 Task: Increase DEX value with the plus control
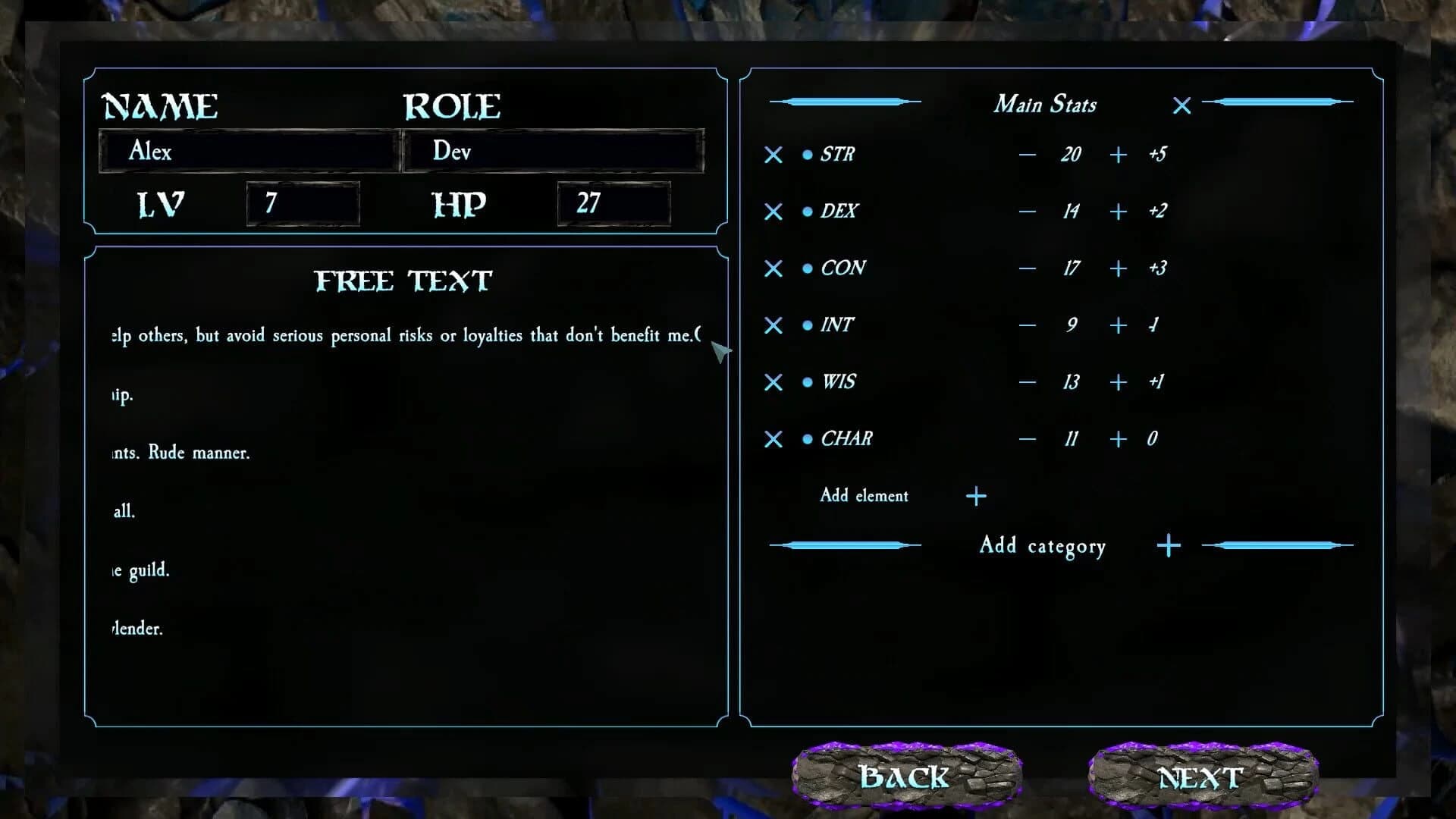(x=1117, y=212)
